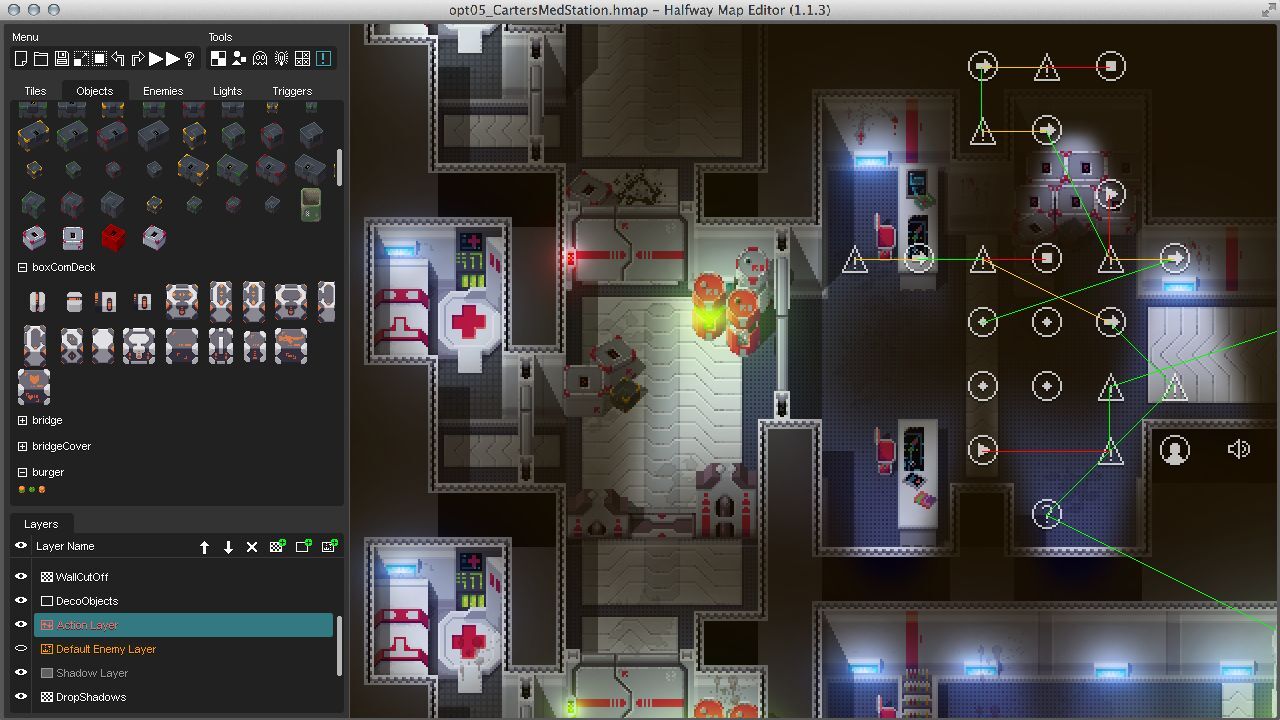The image size is (1280, 720).
Task: Move the Action Layer up with the arrow
Action: pyautogui.click(x=205, y=547)
